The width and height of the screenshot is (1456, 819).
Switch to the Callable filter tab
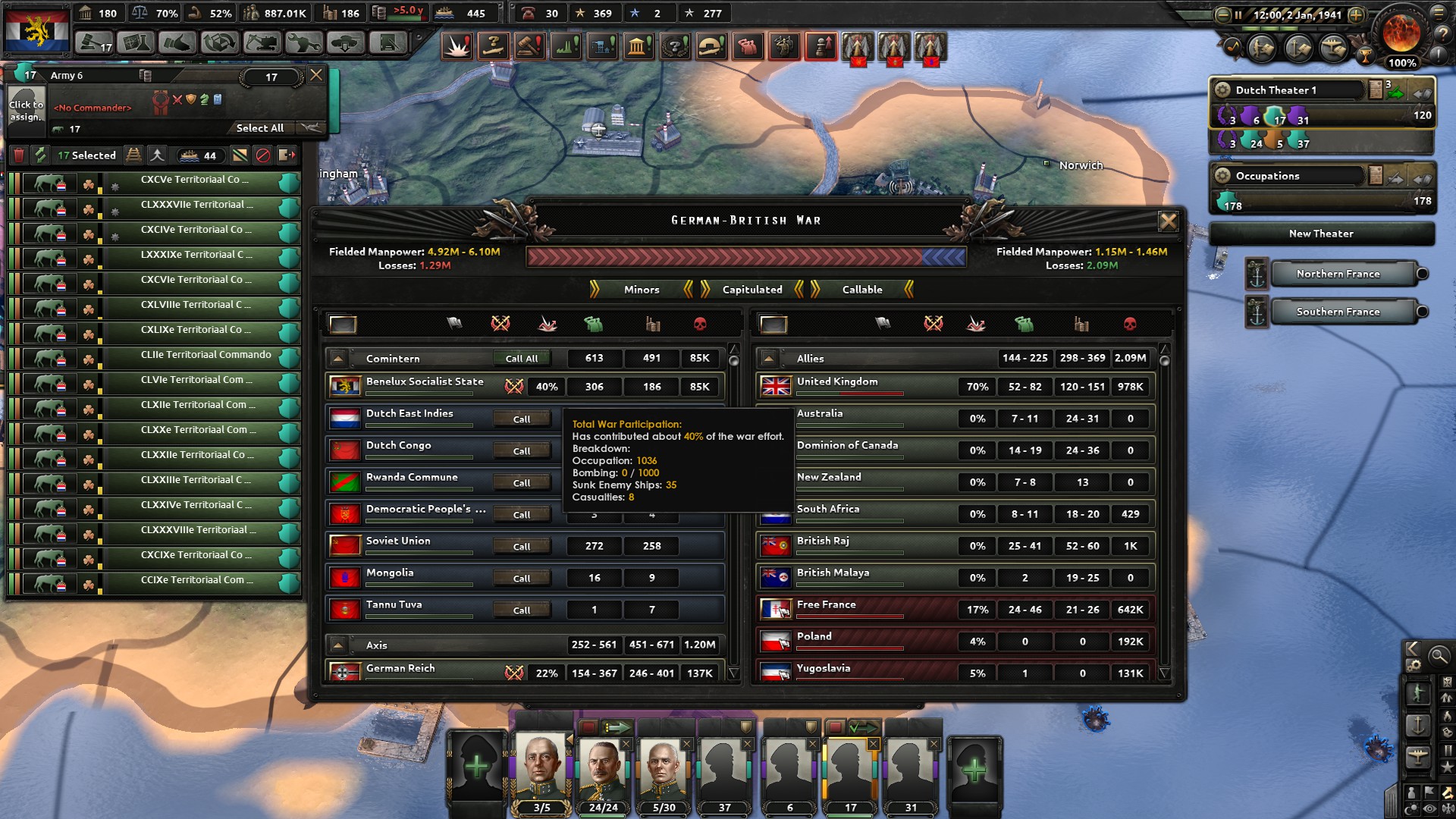pos(861,290)
